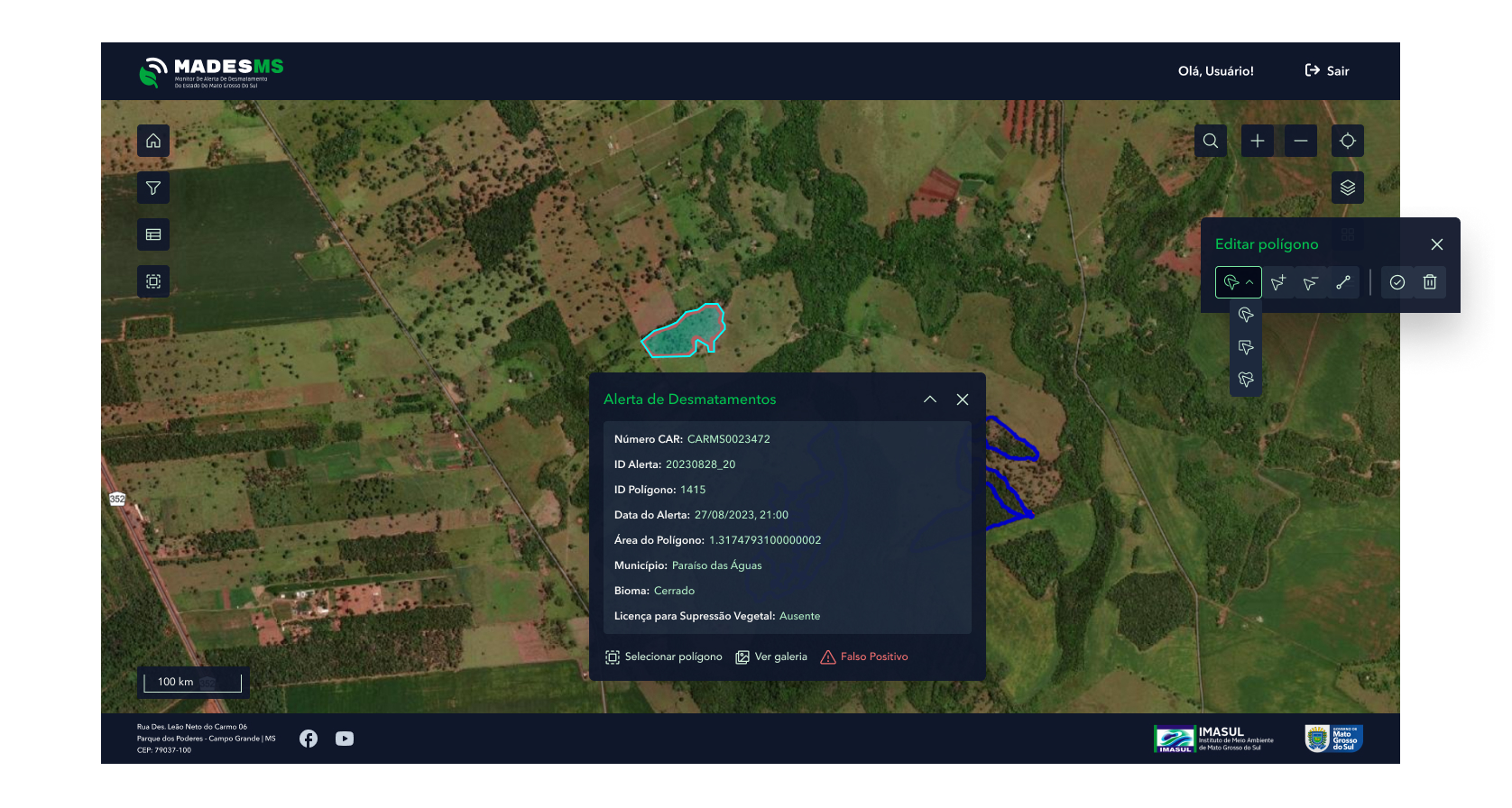Select the remove vertex tool in Editar polígono
Viewport: 1512px width, 808px height.
pyautogui.click(x=1310, y=281)
